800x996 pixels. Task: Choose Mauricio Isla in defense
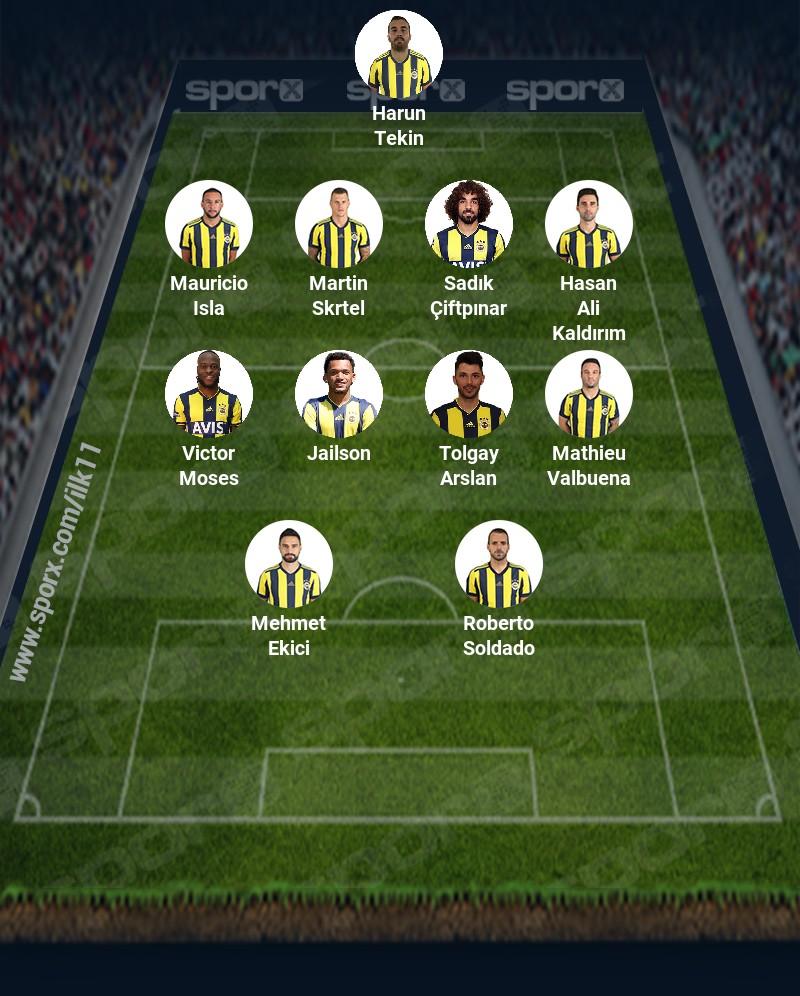pos(209,224)
